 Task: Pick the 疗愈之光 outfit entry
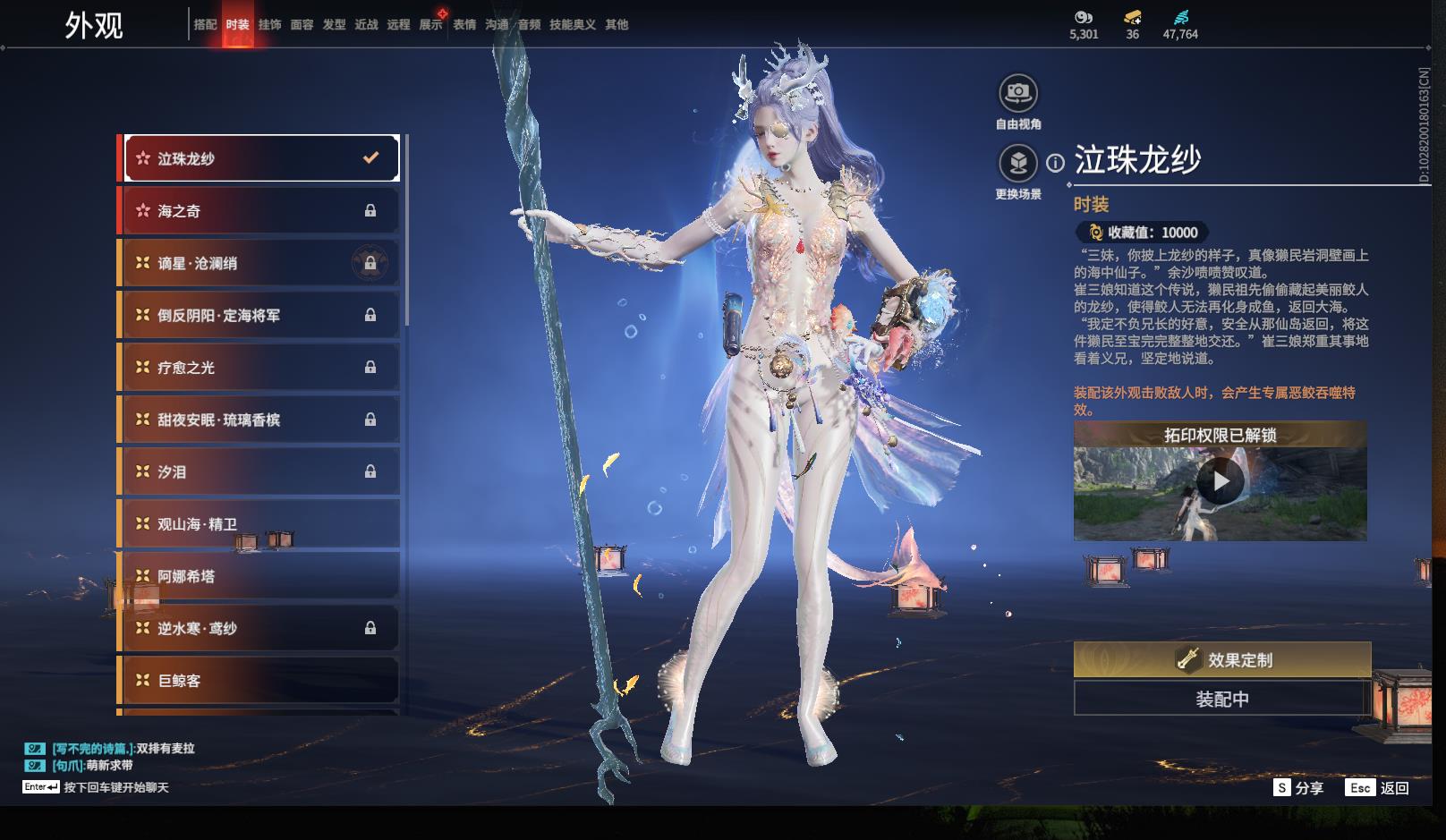(x=259, y=368)
